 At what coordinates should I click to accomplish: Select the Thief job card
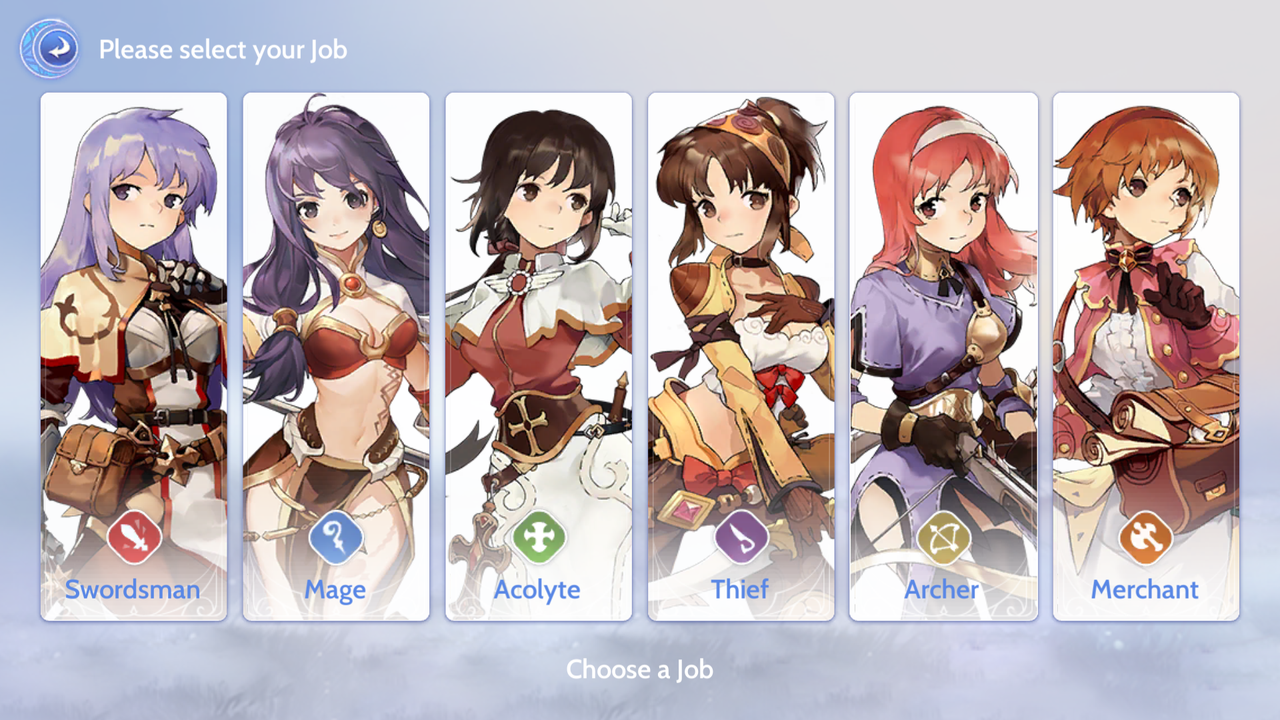click(x=741, y=356)
